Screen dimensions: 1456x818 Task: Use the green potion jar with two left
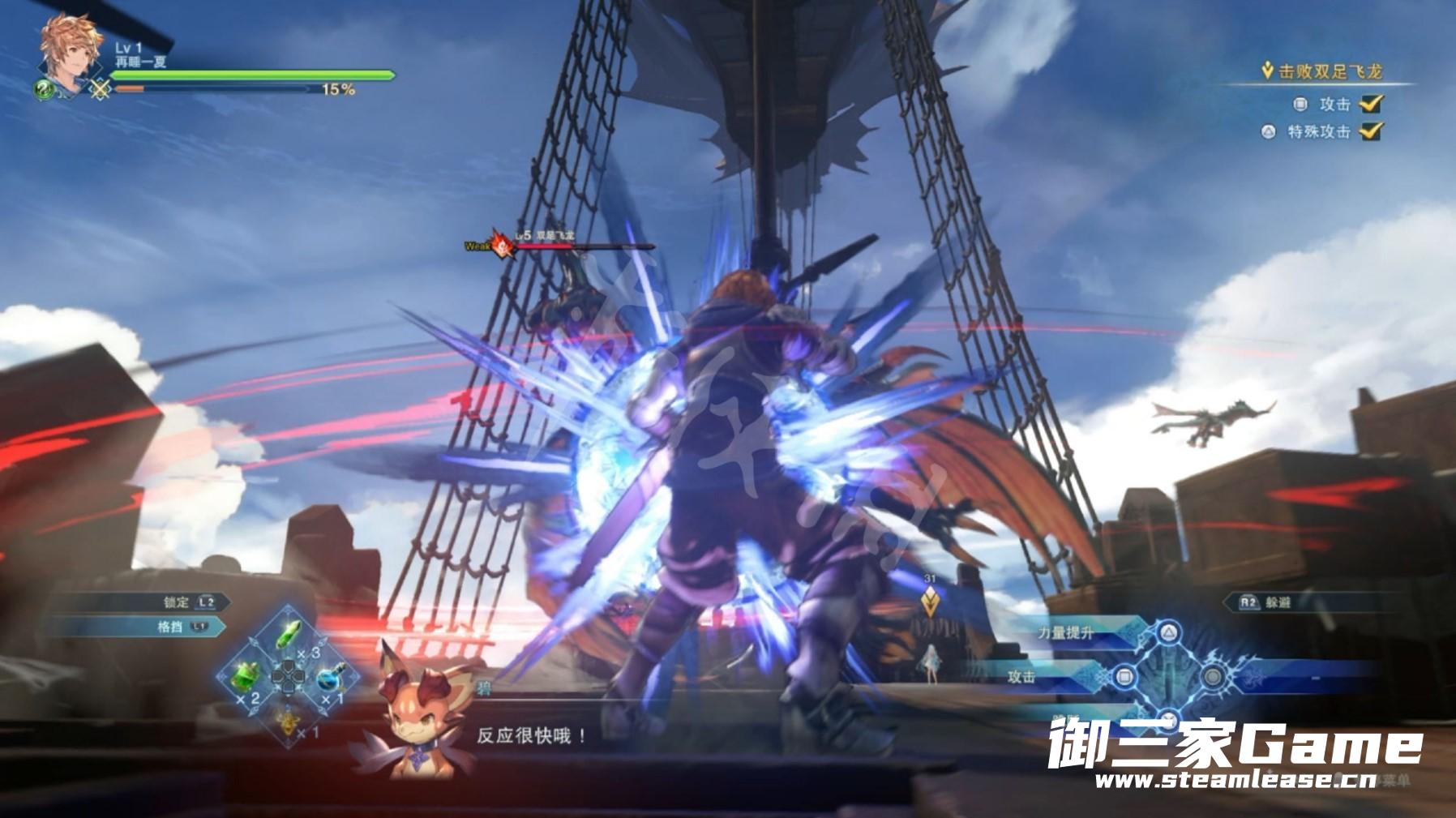pyautogui.click(x=246, y=677)
